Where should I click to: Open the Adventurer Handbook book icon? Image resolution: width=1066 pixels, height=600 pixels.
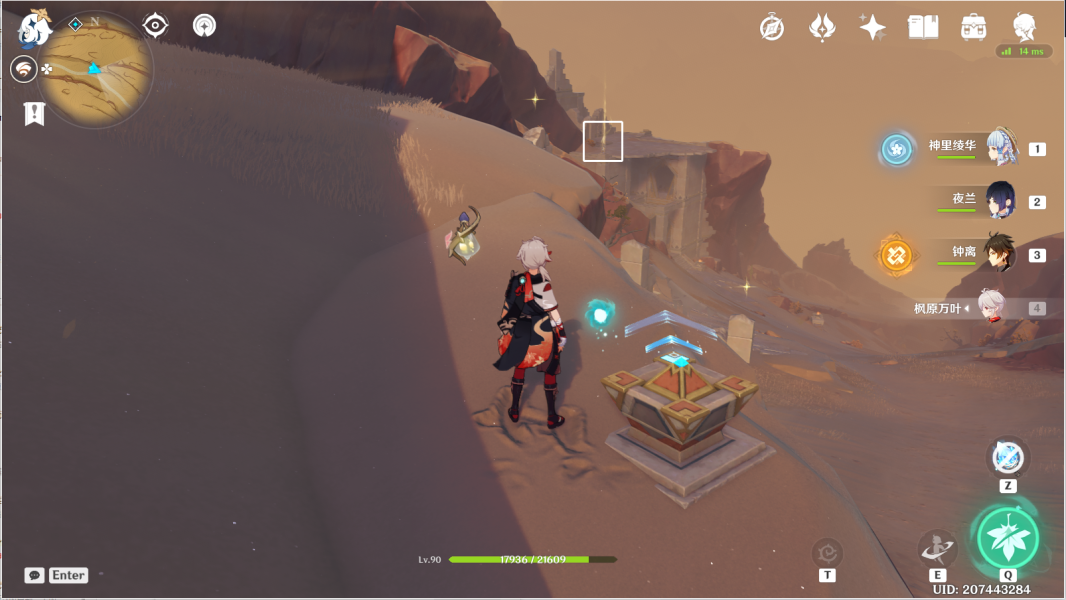(922, 27)
